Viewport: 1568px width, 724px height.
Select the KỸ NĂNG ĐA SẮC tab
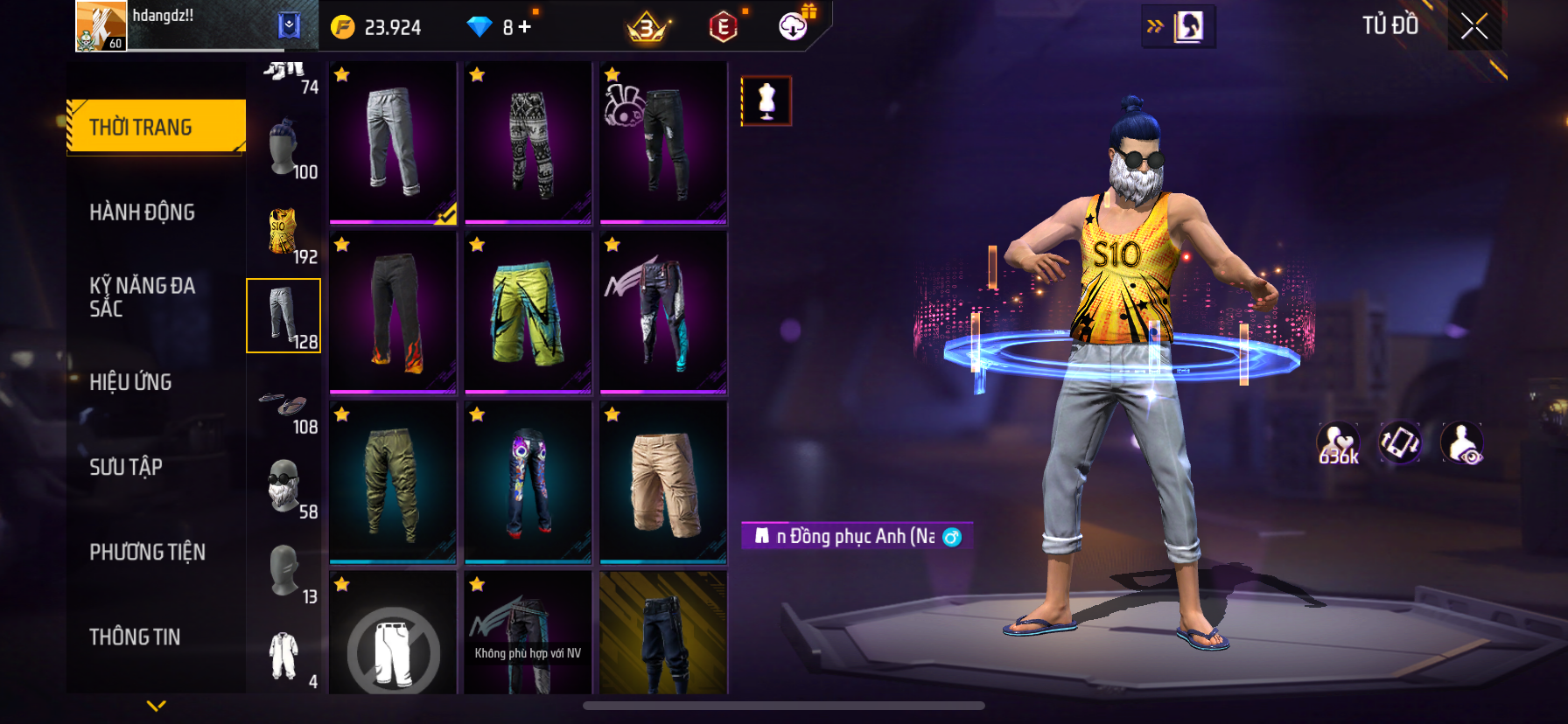[x=142, y=296]
